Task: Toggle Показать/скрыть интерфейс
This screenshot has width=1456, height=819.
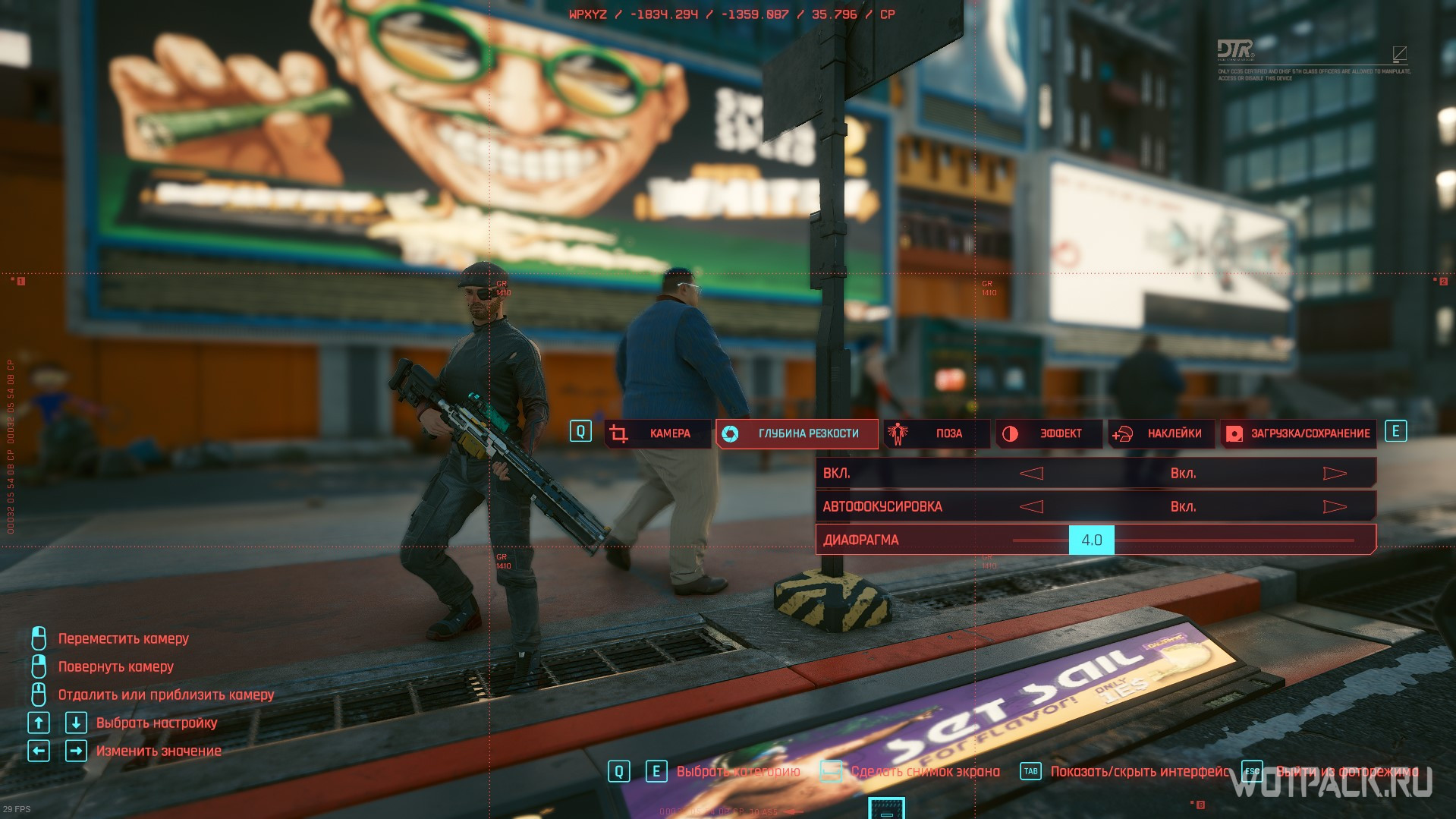Action: tap(1139, 772)
